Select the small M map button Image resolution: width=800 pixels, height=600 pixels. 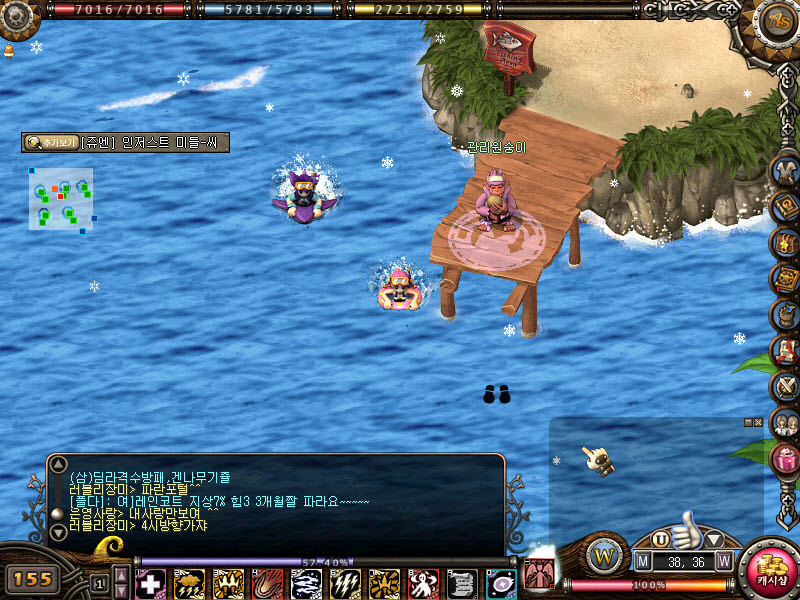(643, 561)
